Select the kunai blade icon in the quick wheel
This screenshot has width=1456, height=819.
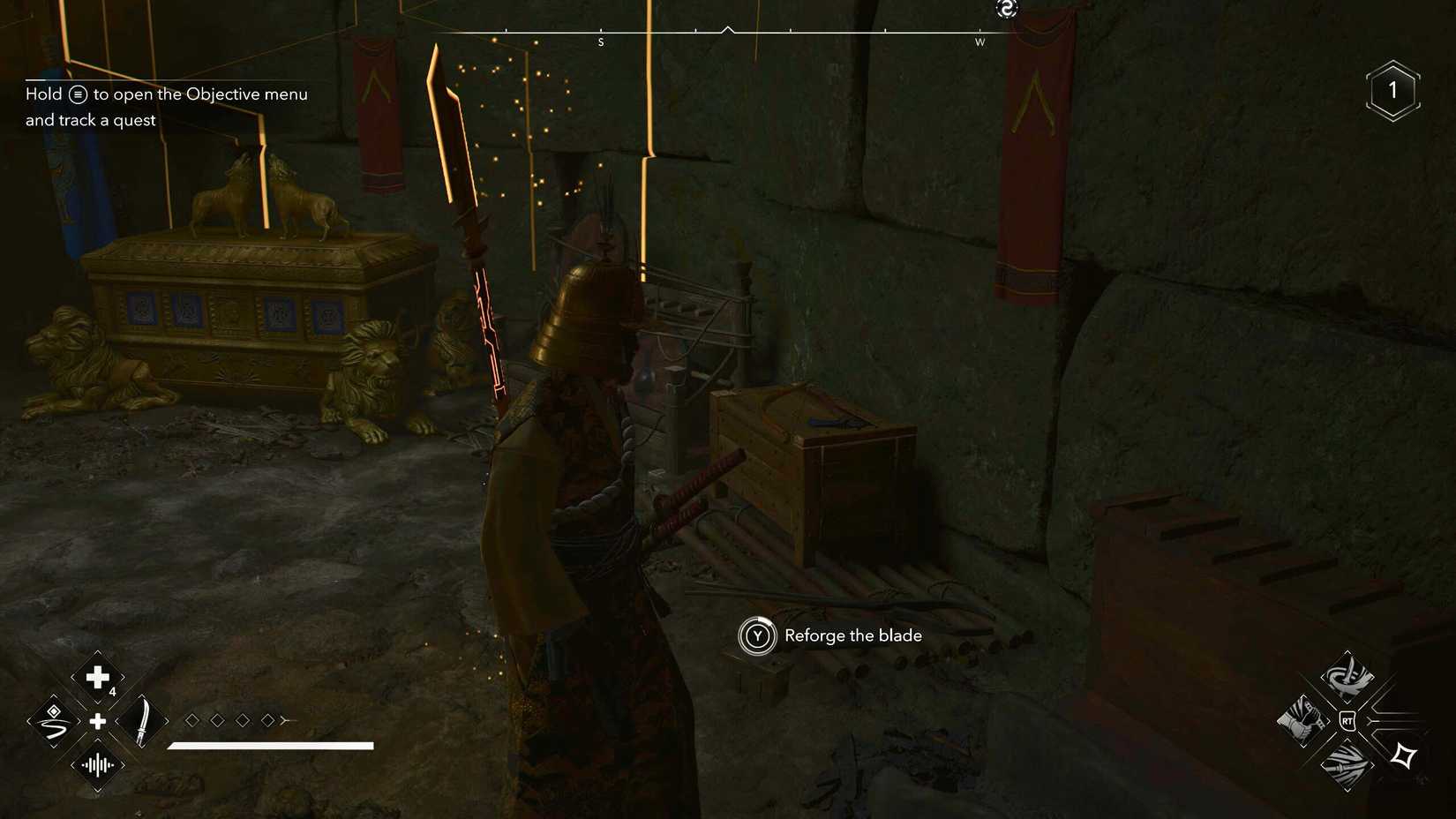tap(141, 719)
